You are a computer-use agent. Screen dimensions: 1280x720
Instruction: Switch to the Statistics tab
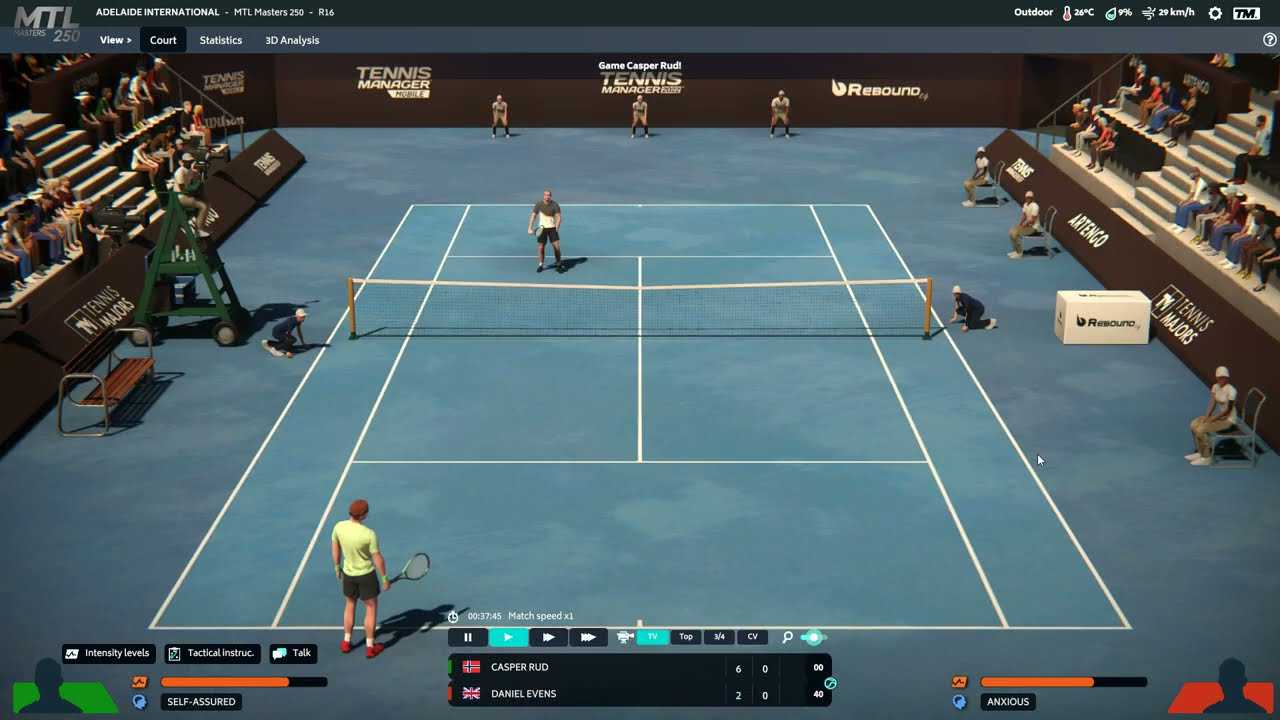tap(220, 40)
